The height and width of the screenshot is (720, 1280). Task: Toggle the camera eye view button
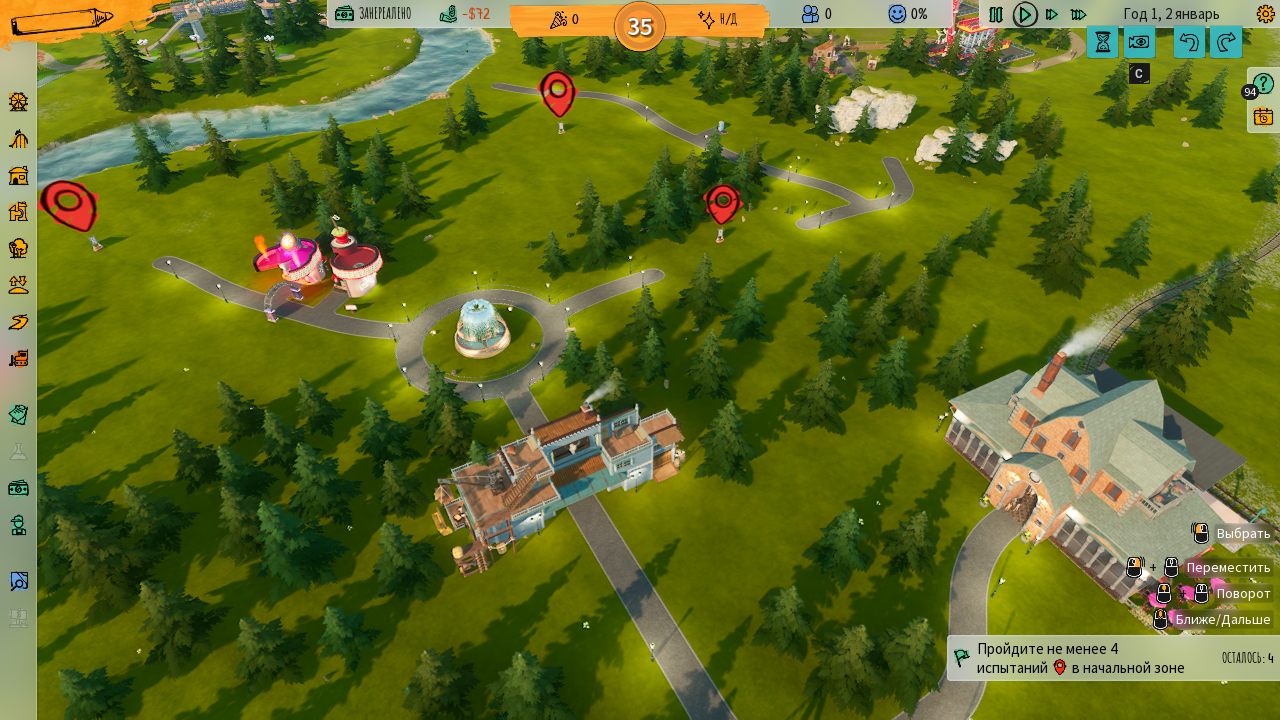(x=1139, y=42)
